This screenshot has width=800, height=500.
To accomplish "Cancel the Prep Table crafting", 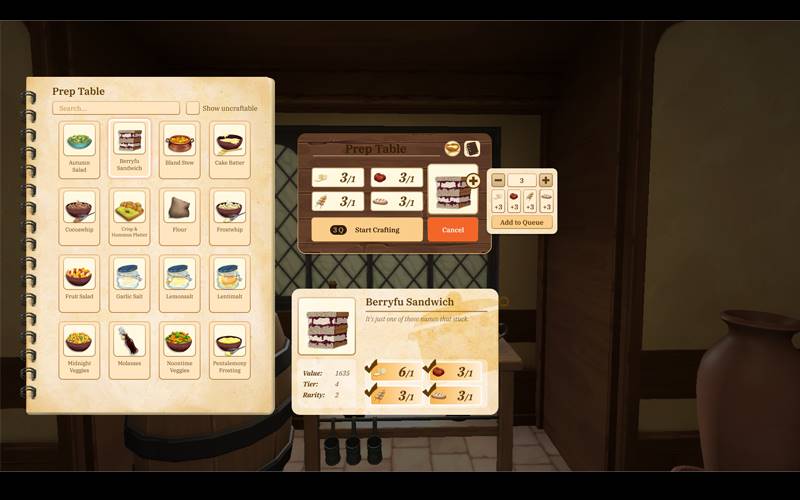I will tap(453, 230).
